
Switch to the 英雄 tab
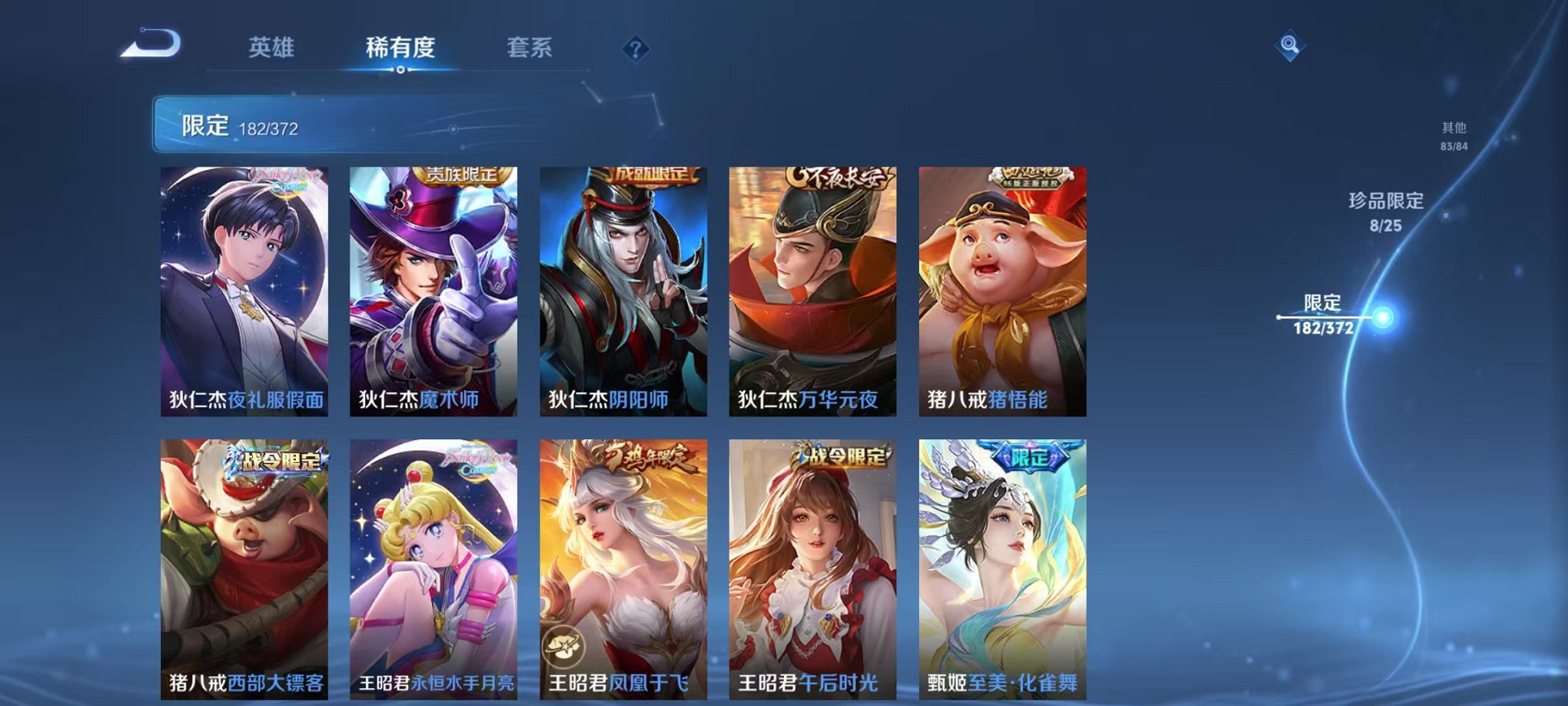[271, 48]
